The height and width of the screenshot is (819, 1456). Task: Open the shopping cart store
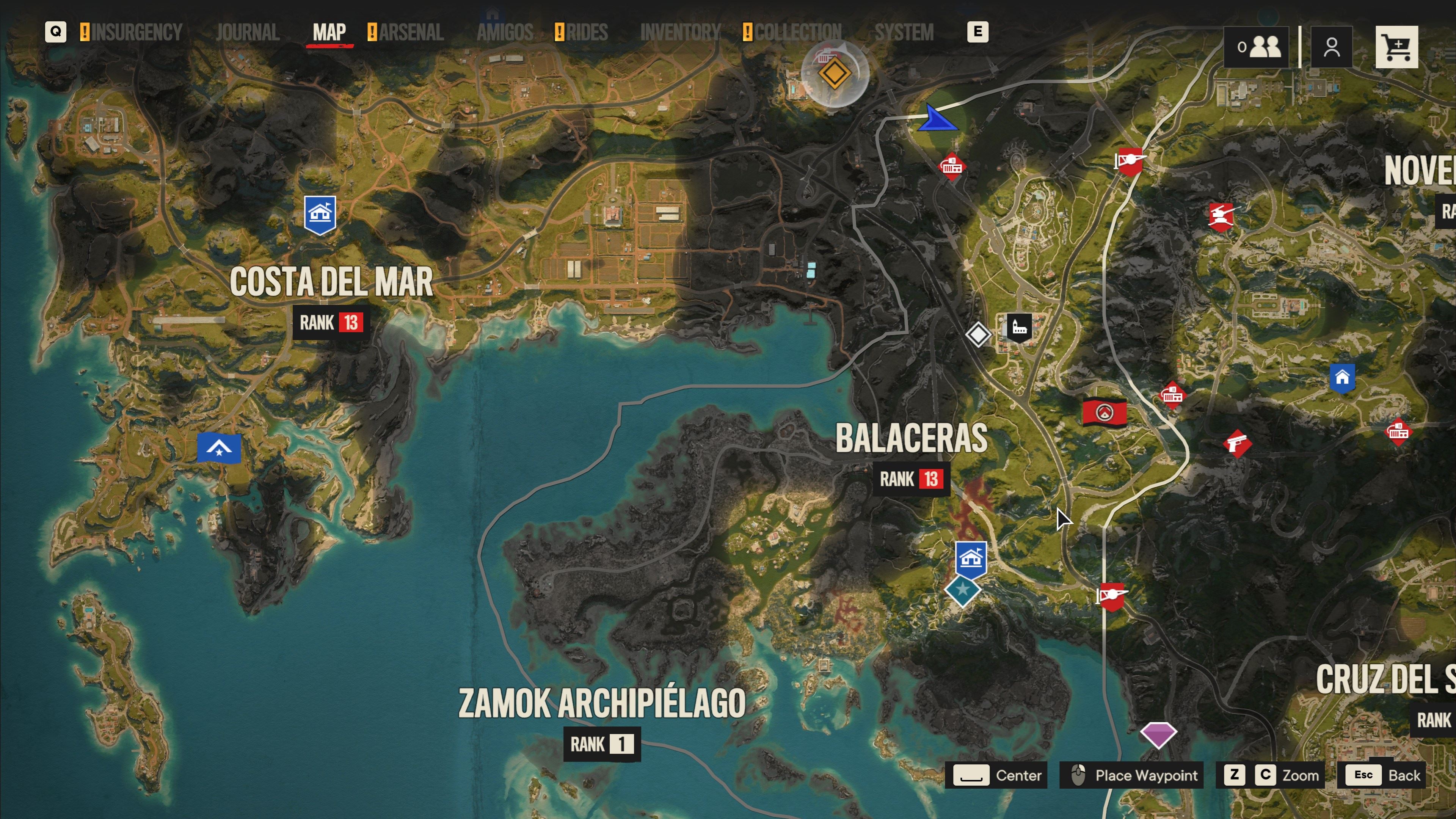pyautogui.click(x=1396, y=47)
